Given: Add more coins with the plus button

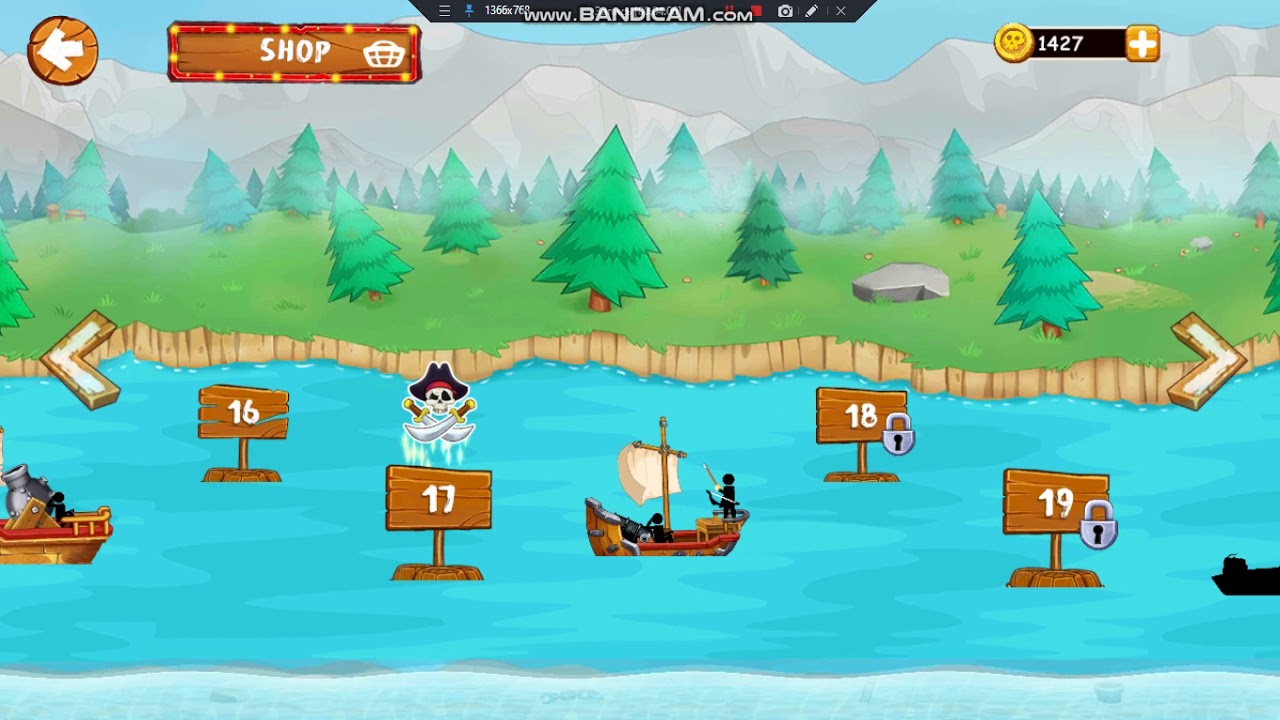Looking at the screenshot, I should coord(1142,44).
